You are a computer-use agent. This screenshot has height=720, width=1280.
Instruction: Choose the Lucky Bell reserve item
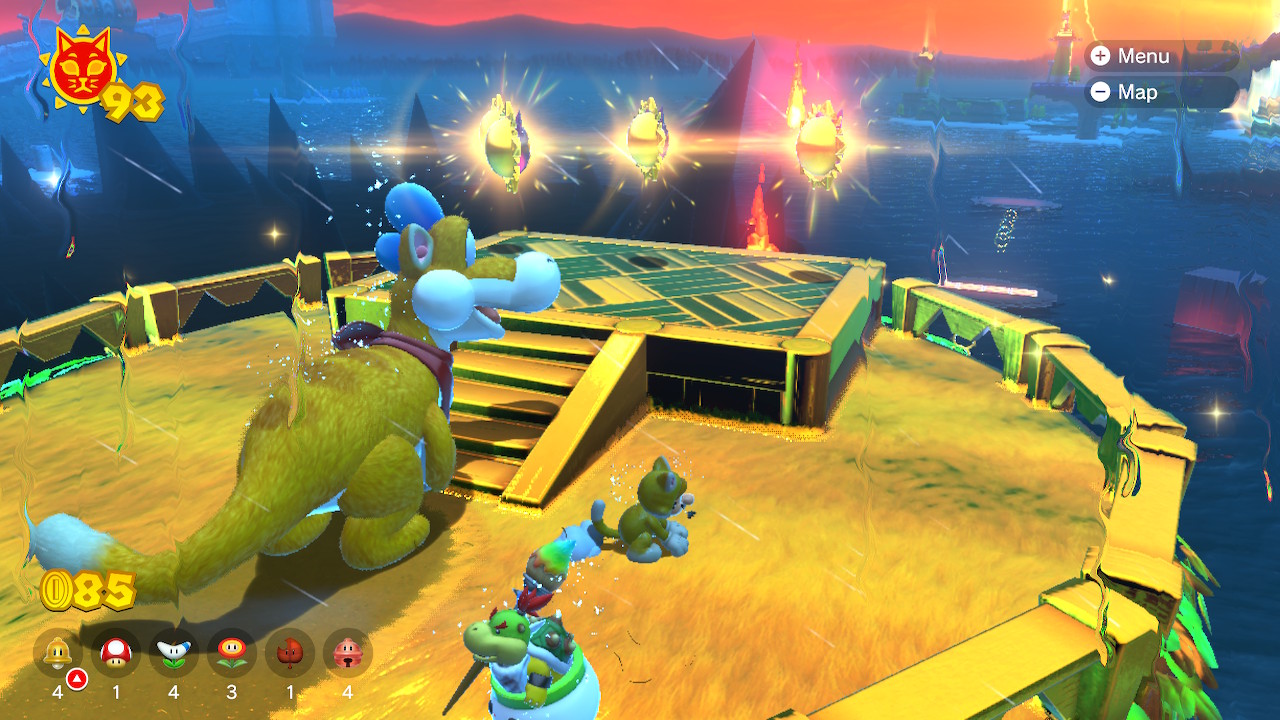[347, 653]
